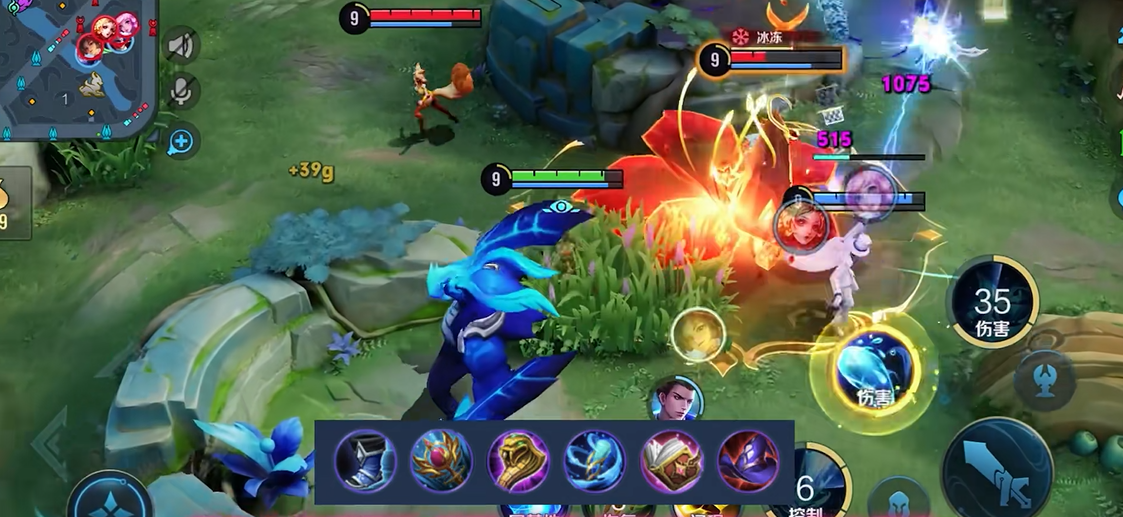Select the purple hooded cloak item
1123x517 pixels.
coord(748,461)
